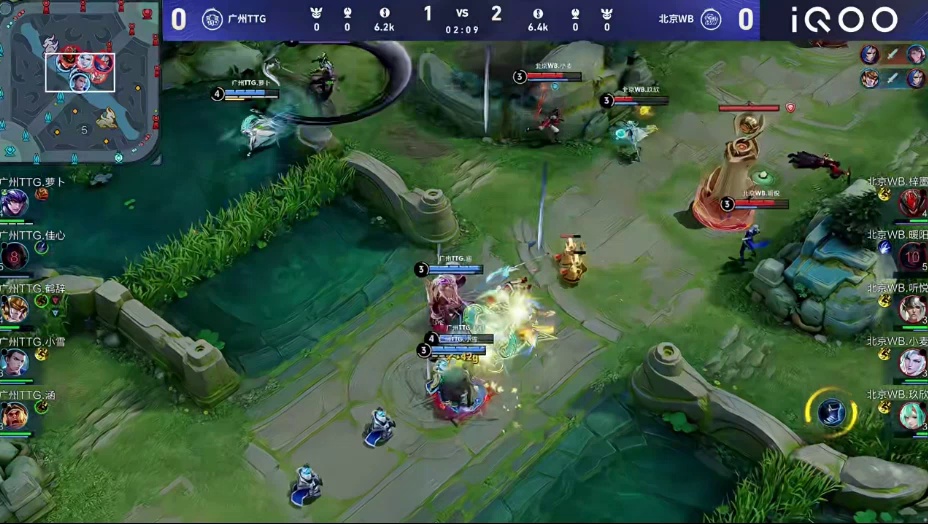Click the 北京WB team logo in scoreboard
The image size is (928, 524).
711,19
